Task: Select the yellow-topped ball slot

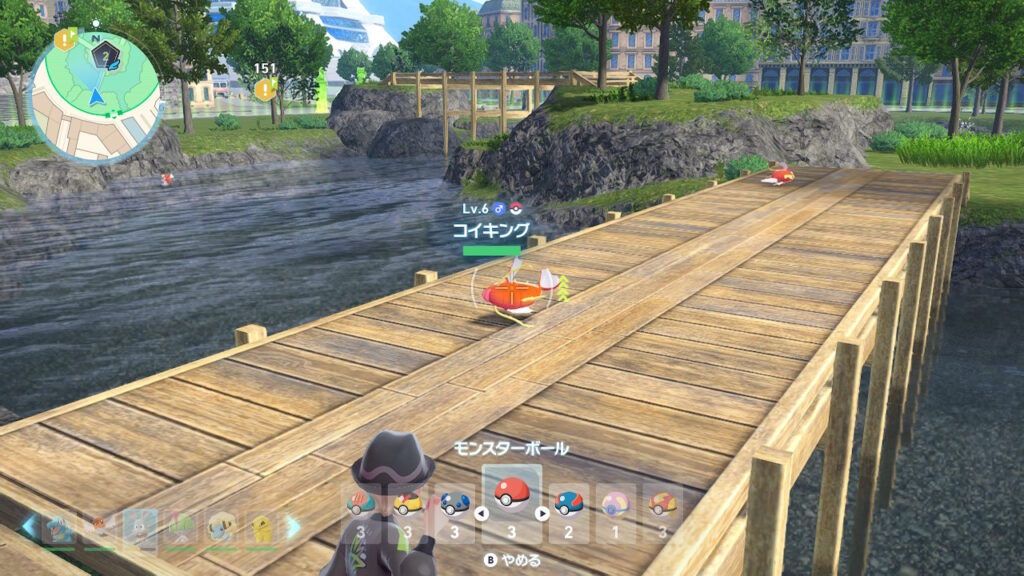Action: tap(408, 503)
